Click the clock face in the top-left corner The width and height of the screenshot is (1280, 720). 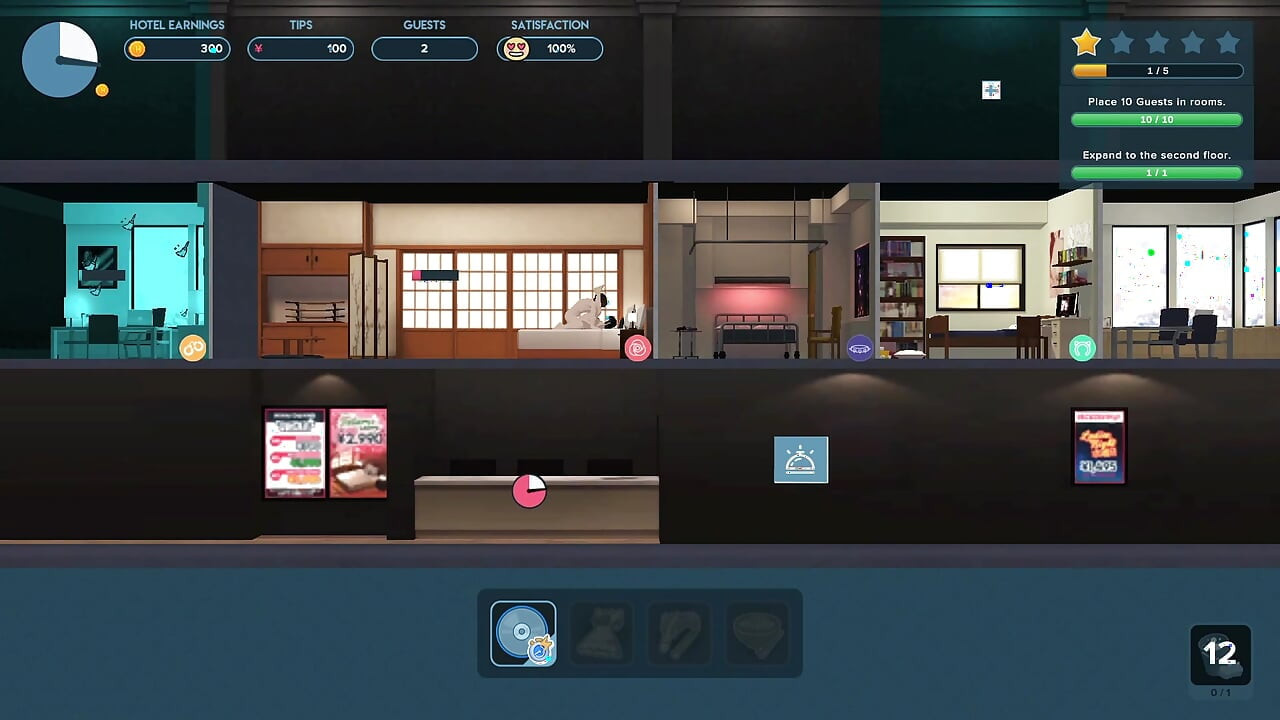click(x=60, y=59)
